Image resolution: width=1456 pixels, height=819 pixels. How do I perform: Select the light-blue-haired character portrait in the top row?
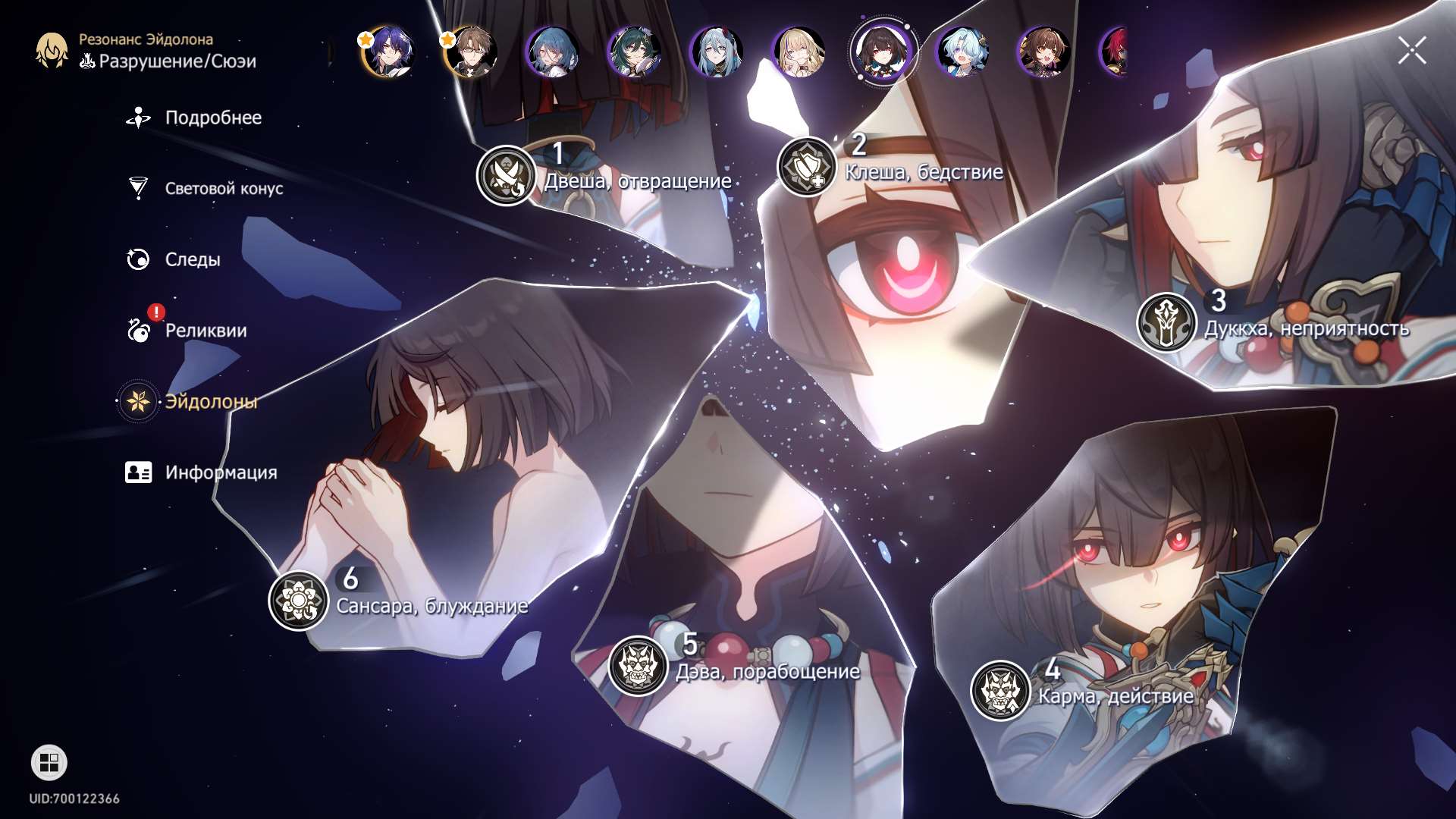coord(966,52)
